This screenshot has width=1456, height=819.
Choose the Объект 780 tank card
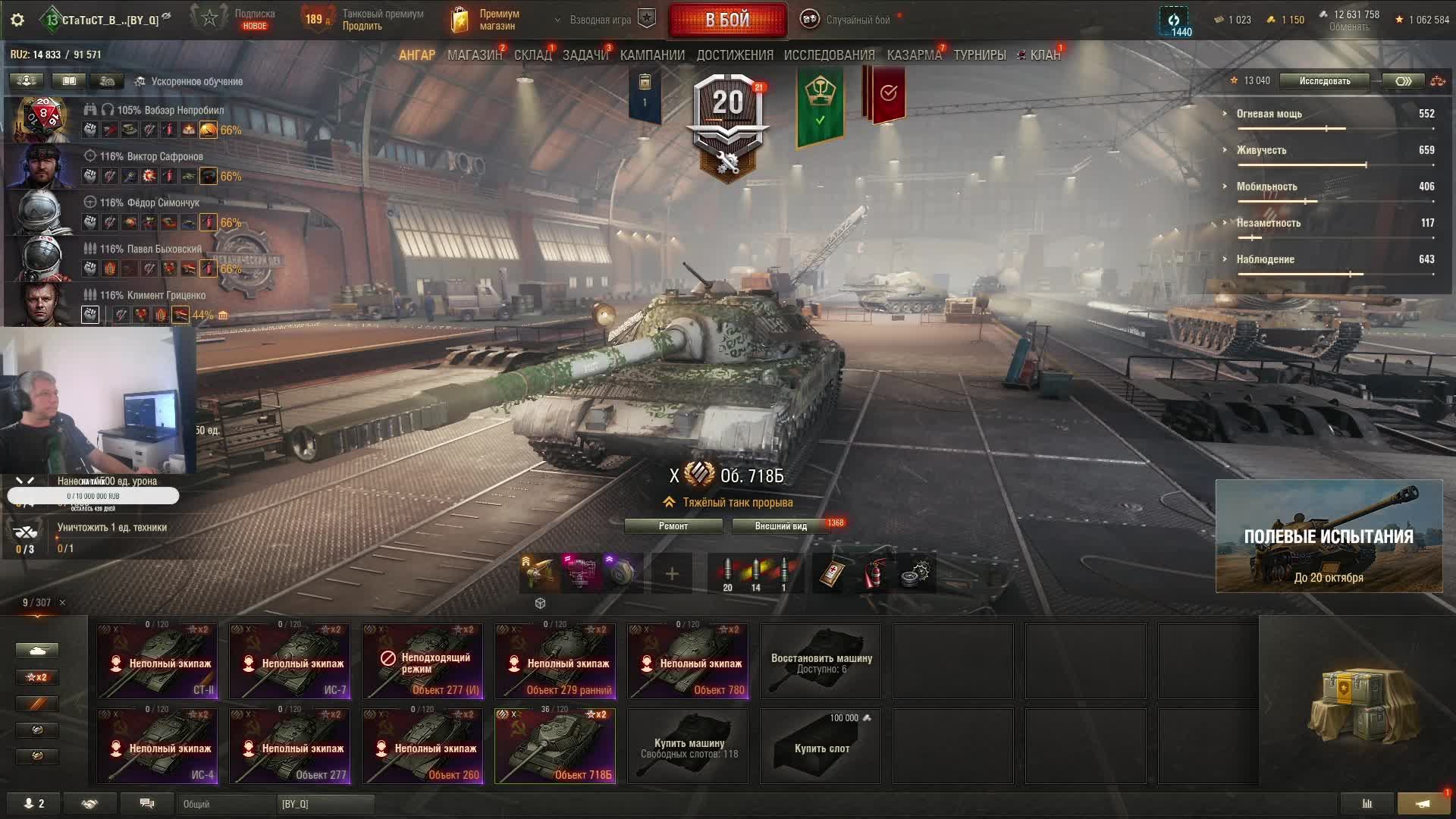[x=688, y=661]
